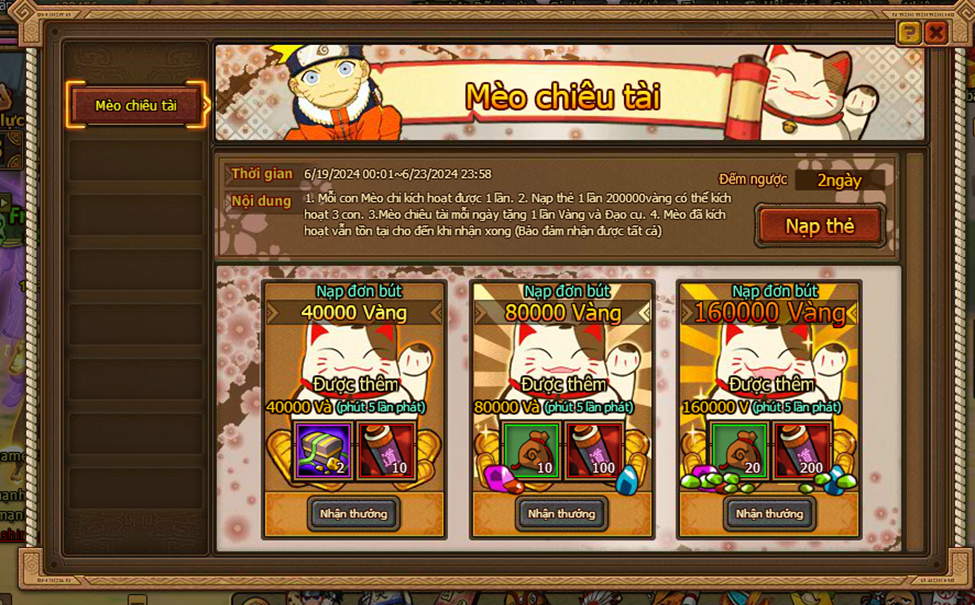Viewport: 975px width, 605px height.
Task: Inspect the red scroll x10 reward
Action: tap(385, 451)
